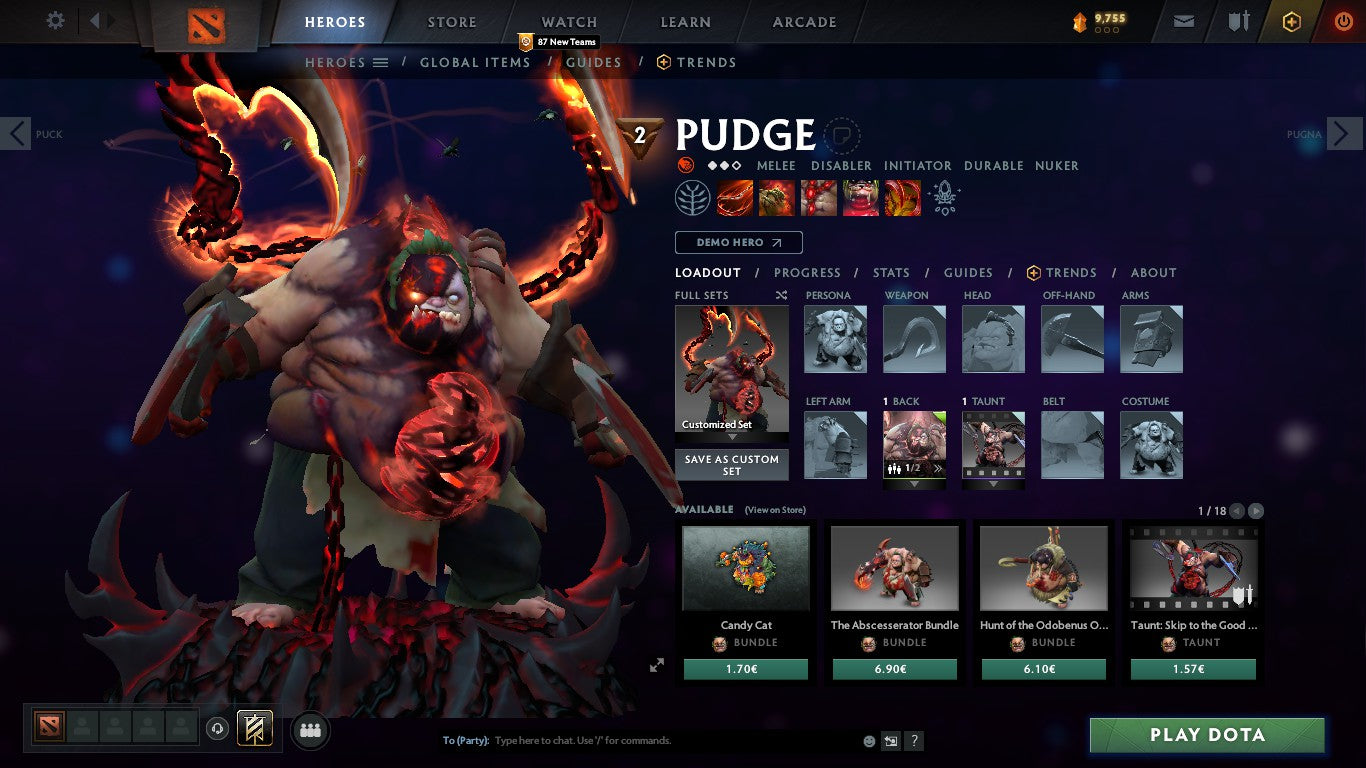Viewport: 1366px width, 768px height.
Task: Click the Demo Hero button
Action: pyautogui.click(x=738, y=242)
